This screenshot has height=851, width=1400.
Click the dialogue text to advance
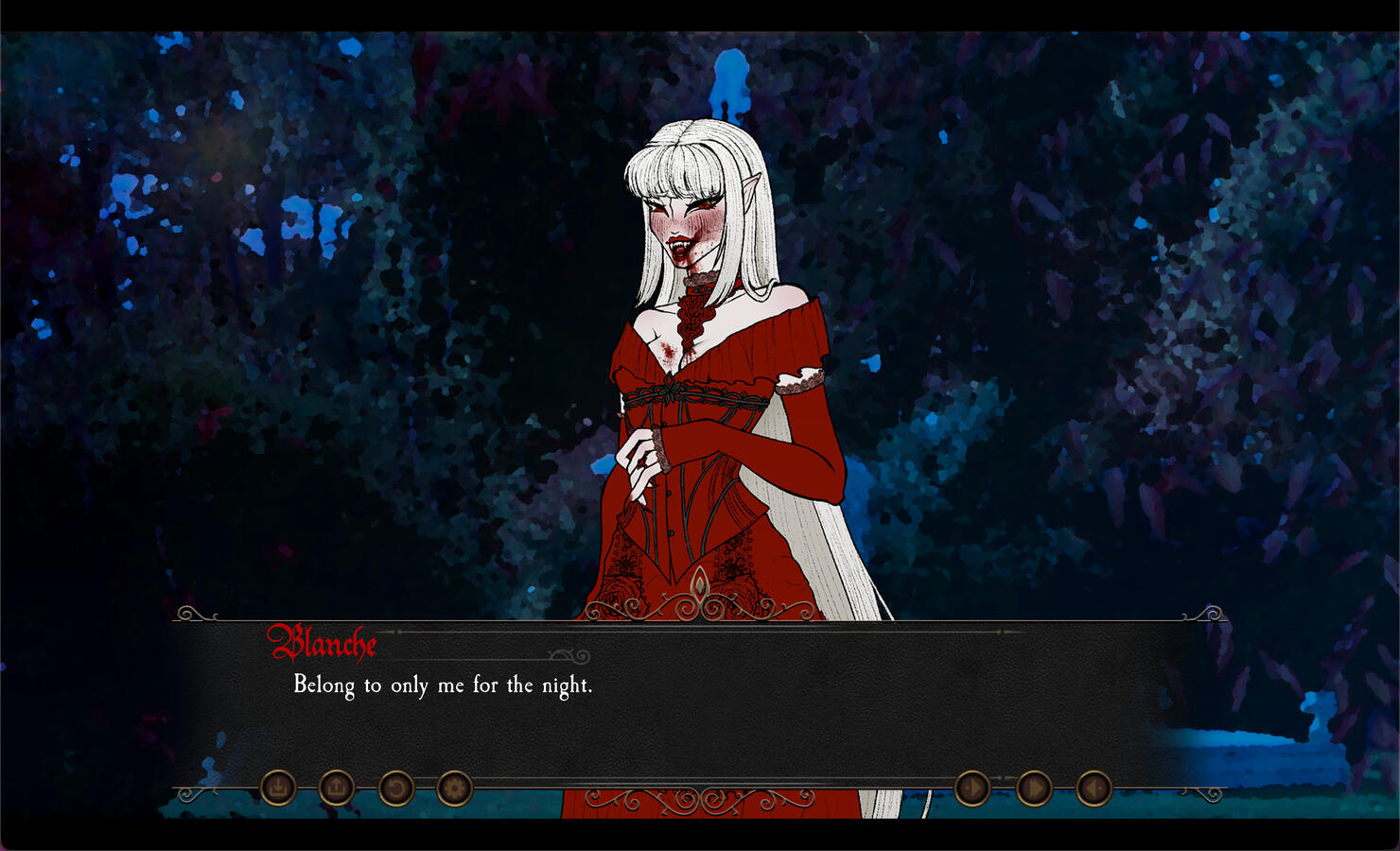tap(443, 683)
